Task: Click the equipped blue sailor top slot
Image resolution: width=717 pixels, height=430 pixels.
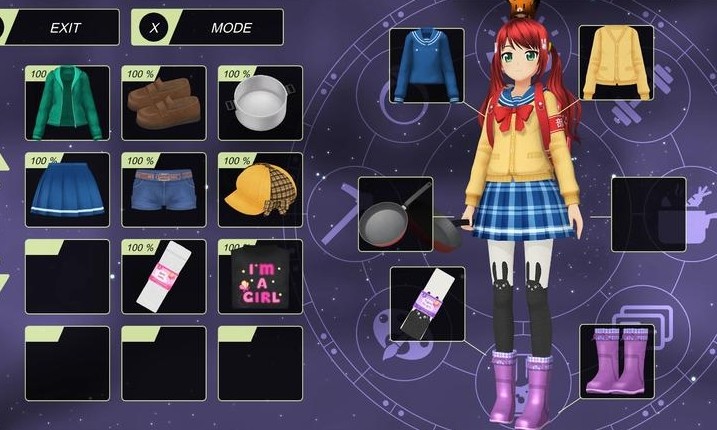Action: 427,66
